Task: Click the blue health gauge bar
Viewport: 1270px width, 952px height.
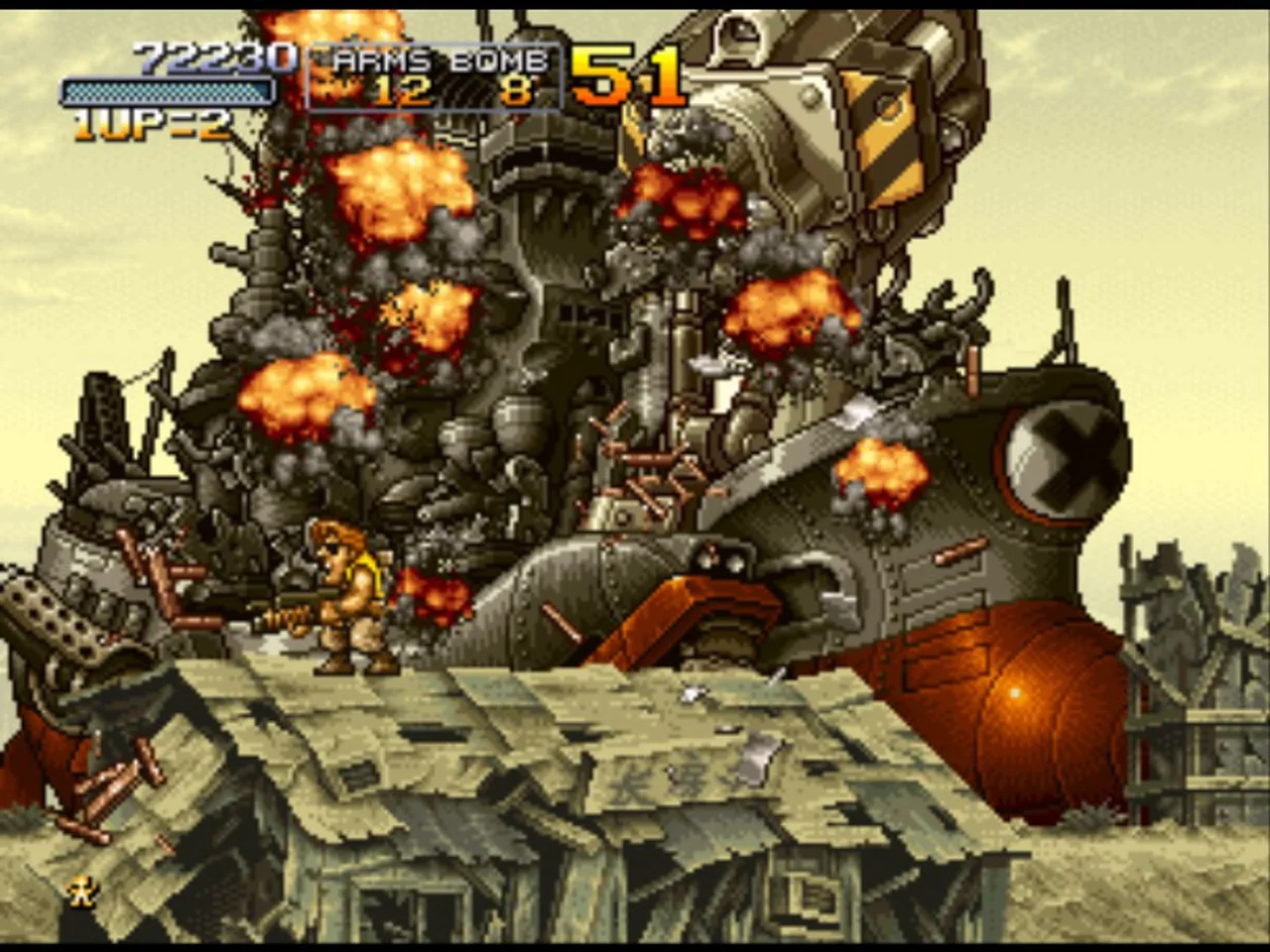Action: (169, 92)
